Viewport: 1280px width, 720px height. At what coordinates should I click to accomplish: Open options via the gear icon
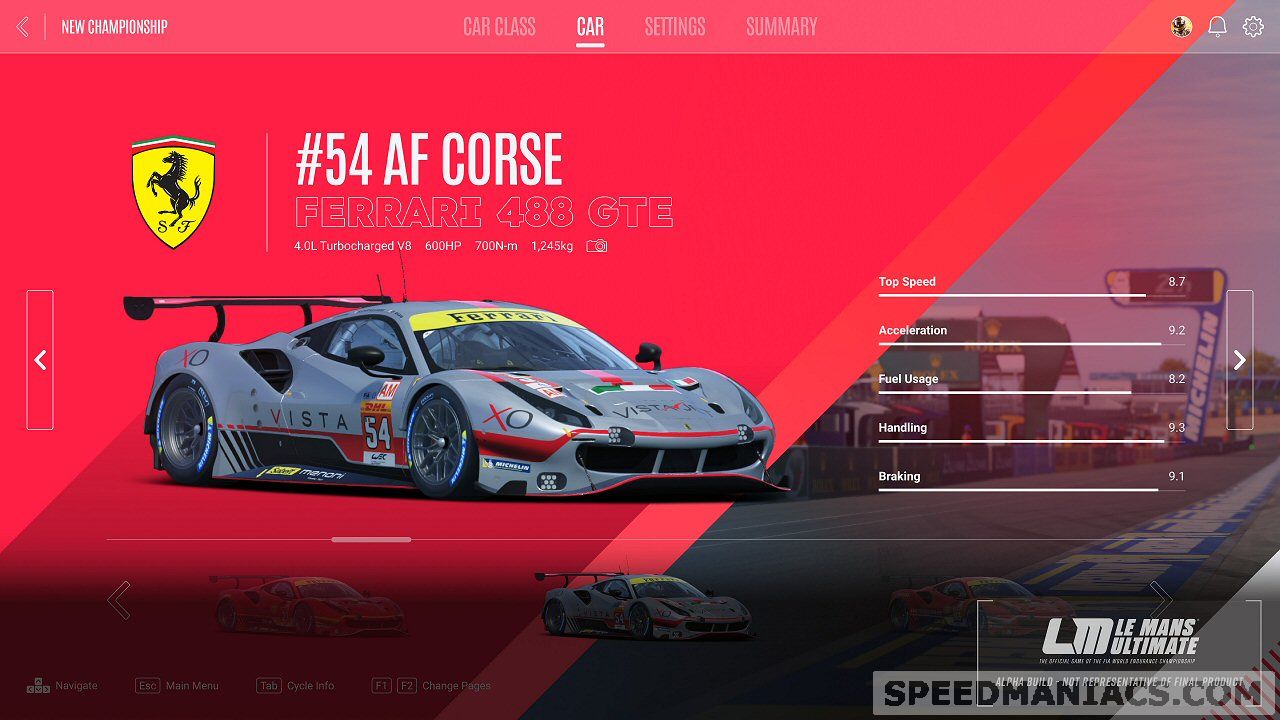click(1253, 27)
